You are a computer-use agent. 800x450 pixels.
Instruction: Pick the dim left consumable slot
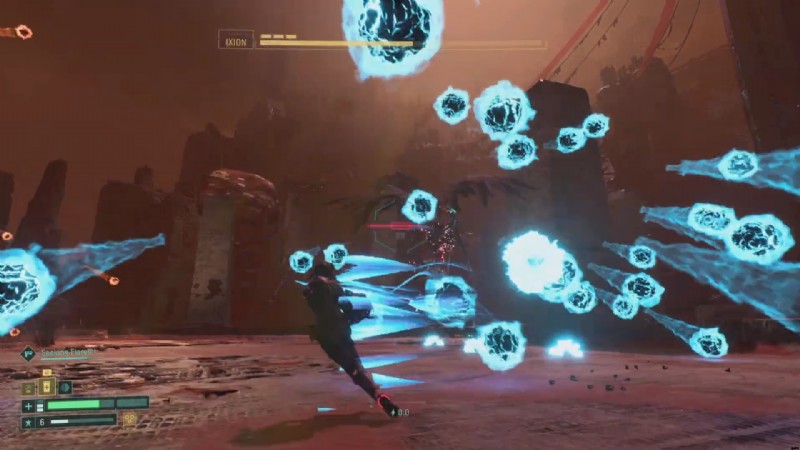point(29,387)
